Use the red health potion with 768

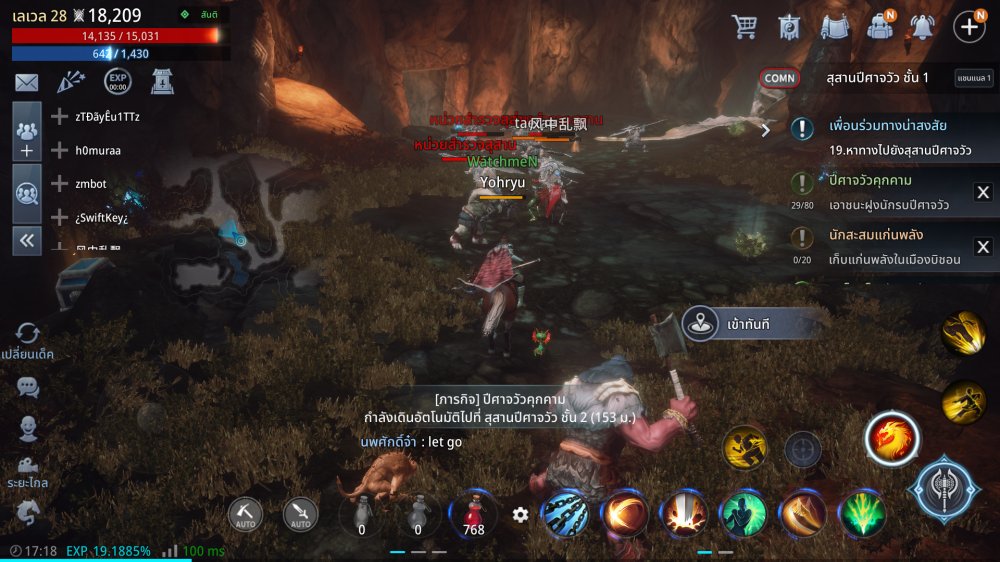tap(474, 515)
